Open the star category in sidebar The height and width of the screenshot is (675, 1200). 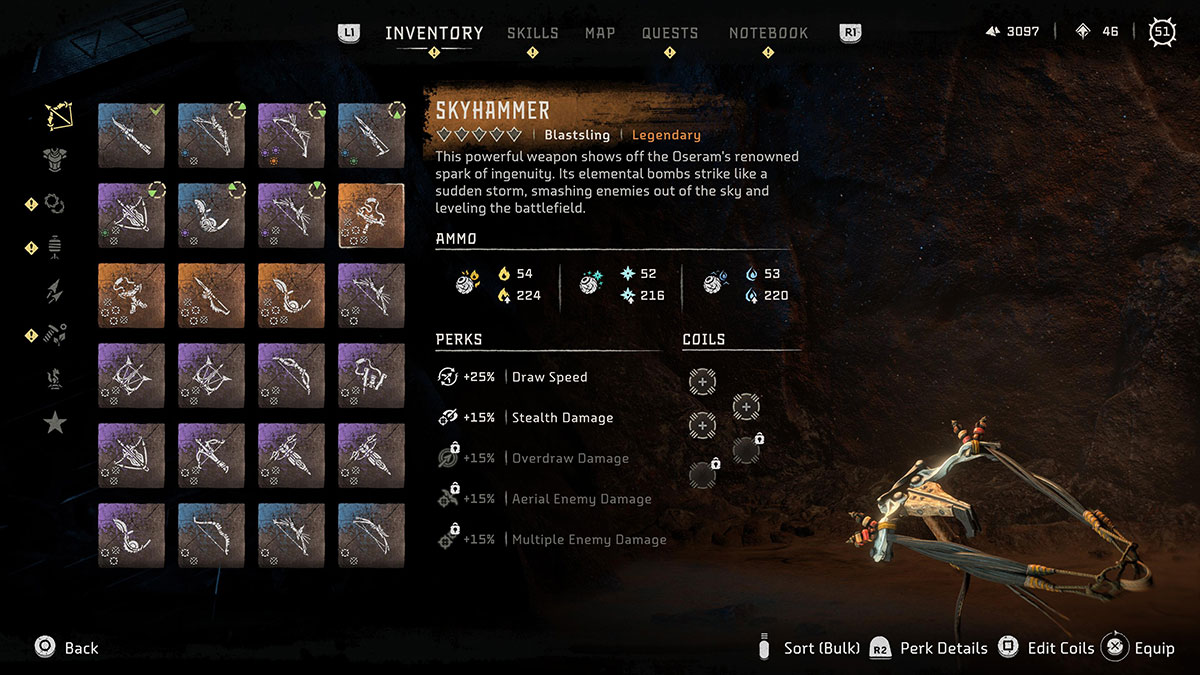click(55, 423)
